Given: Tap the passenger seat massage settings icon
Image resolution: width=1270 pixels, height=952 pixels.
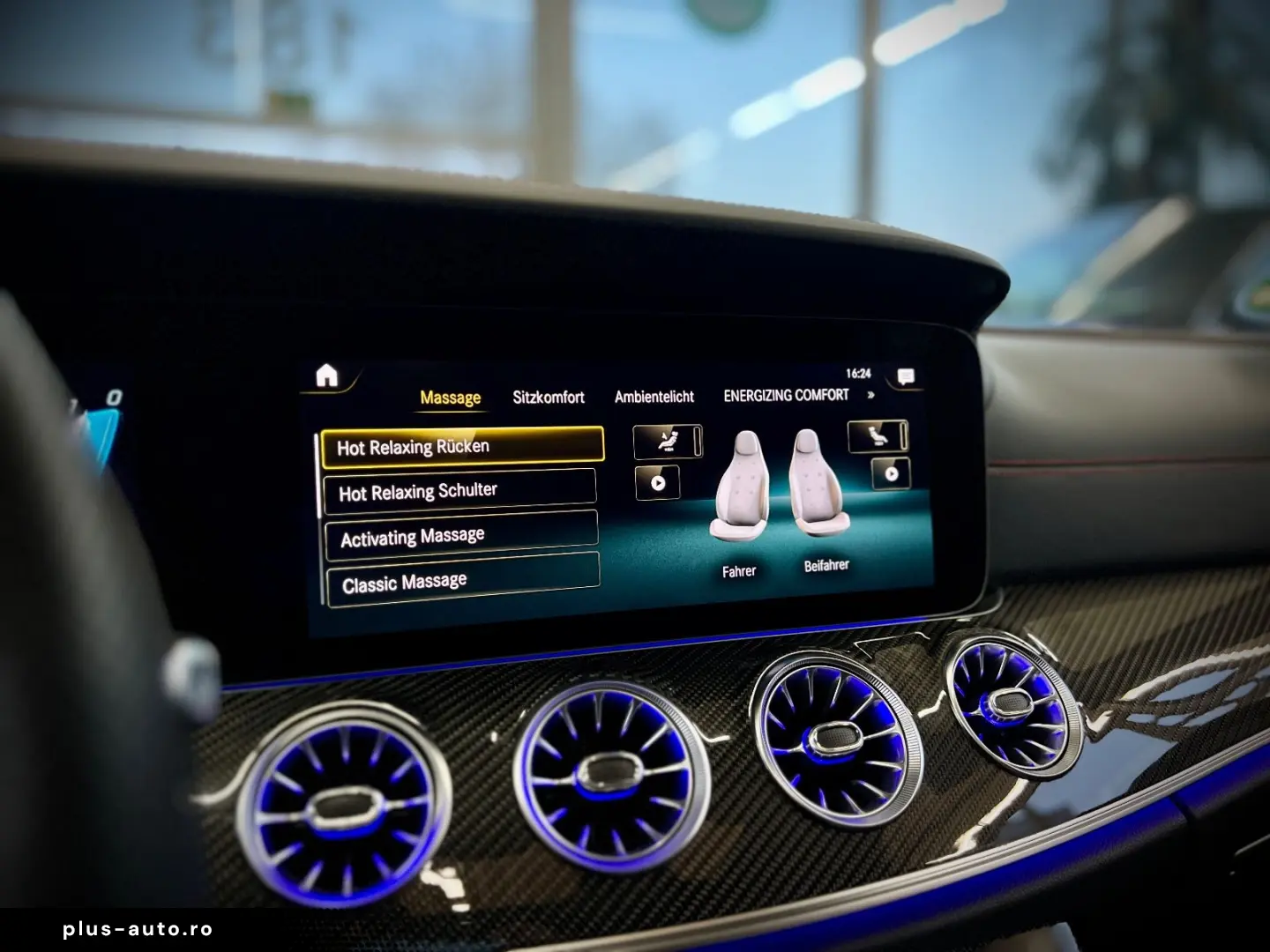Looking at the screenshot, I should coord(876,434).
